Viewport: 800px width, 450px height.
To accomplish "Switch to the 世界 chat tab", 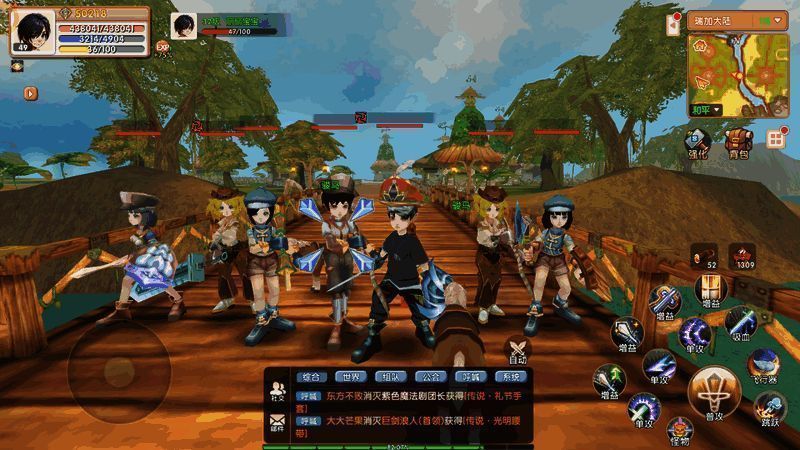I will click(x=349, y=377).
